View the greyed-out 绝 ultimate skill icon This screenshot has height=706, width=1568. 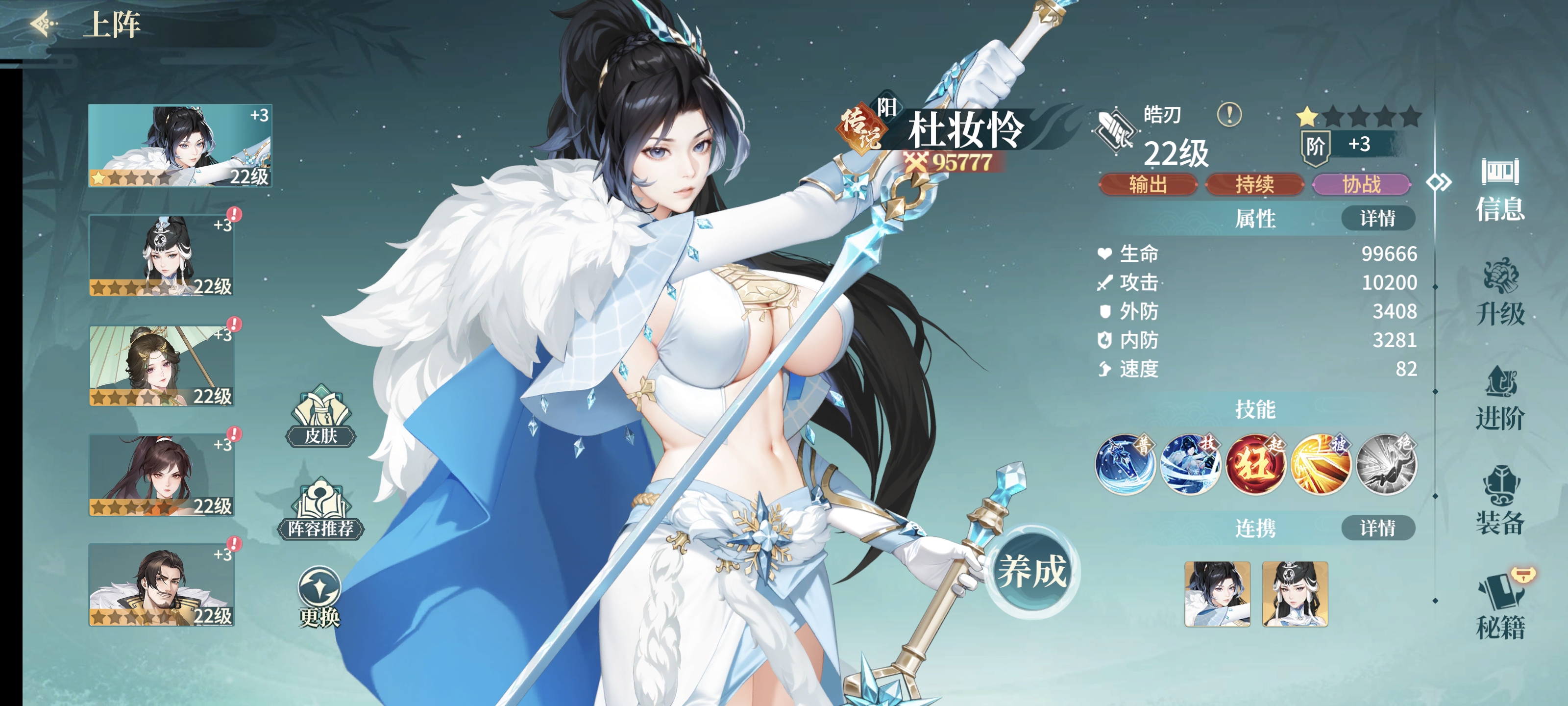tap(1387, 464)
